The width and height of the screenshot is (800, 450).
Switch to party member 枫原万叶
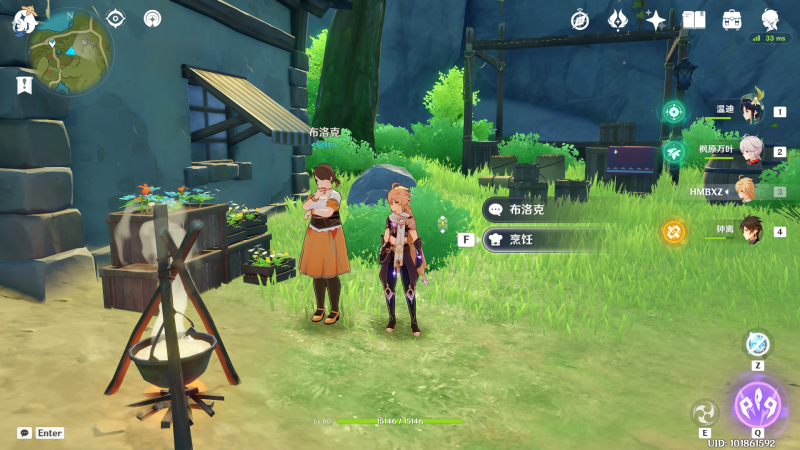click(x=750, y=151)
